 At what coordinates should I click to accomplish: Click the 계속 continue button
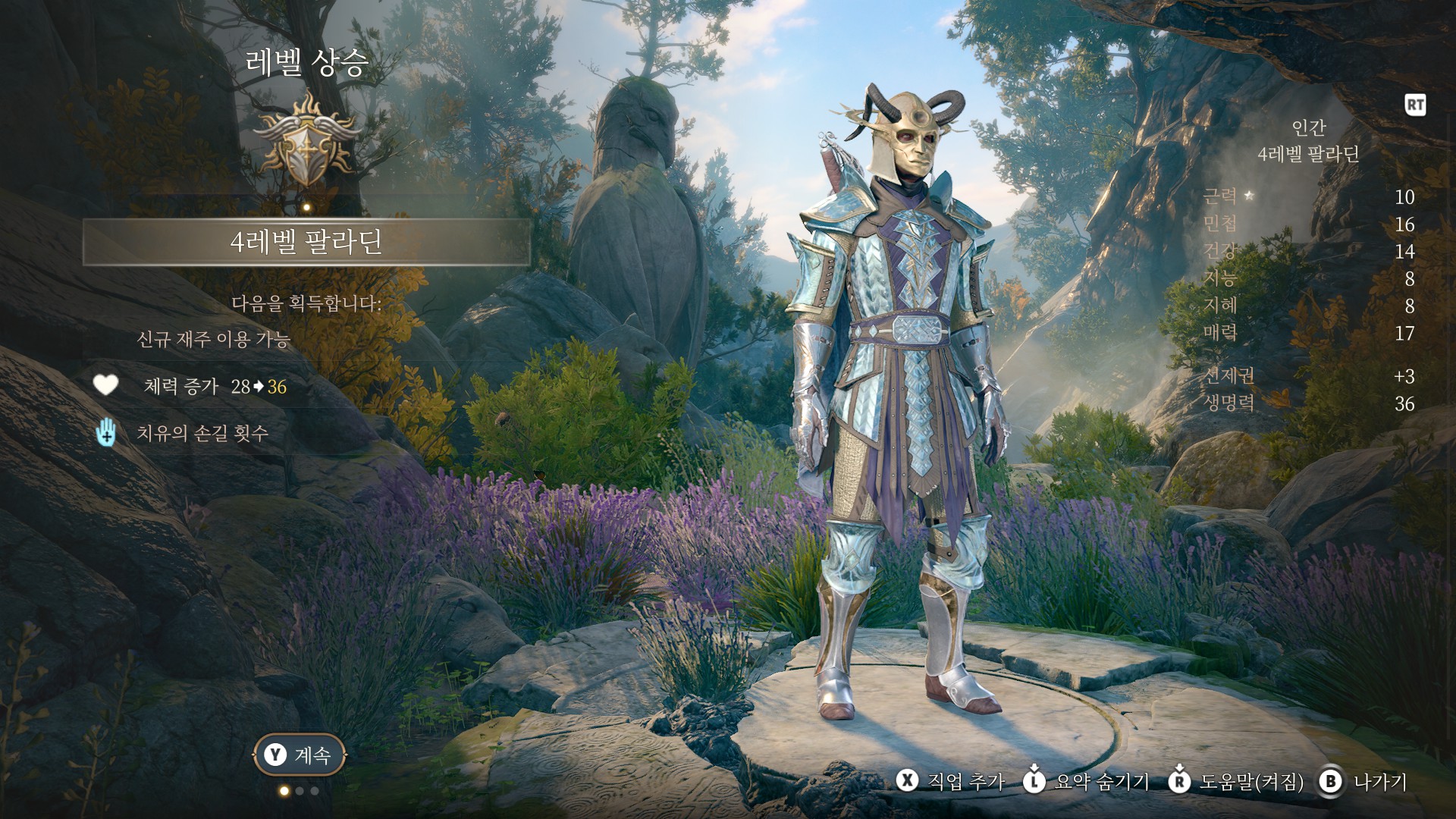click(299, 755)
